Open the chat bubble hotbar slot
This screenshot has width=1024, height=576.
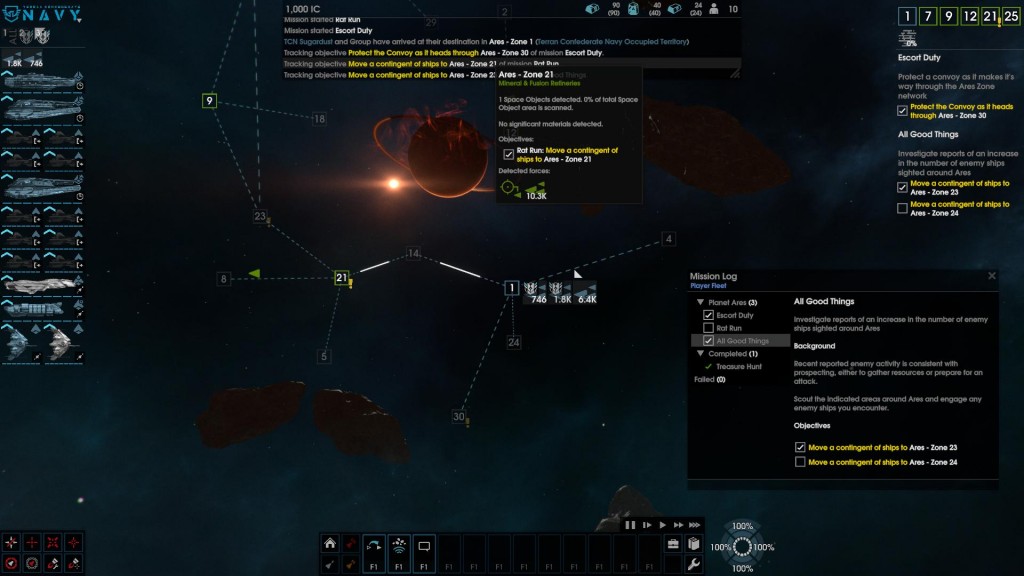424,546
